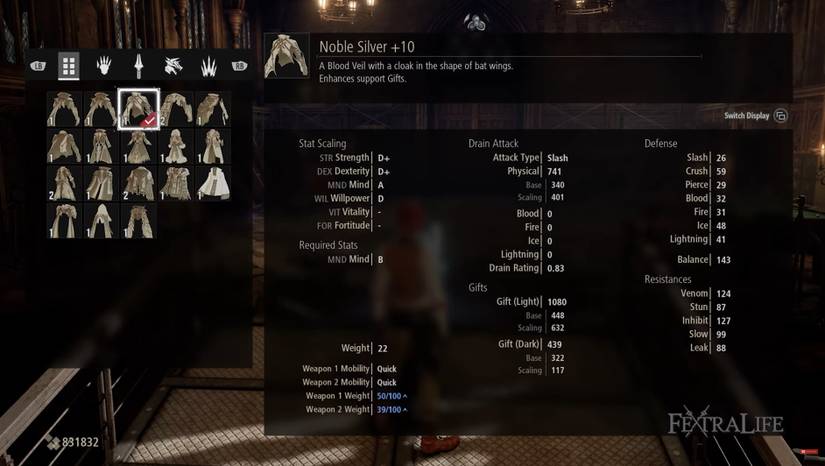Select the all-items grid category tab

(68, 66)
